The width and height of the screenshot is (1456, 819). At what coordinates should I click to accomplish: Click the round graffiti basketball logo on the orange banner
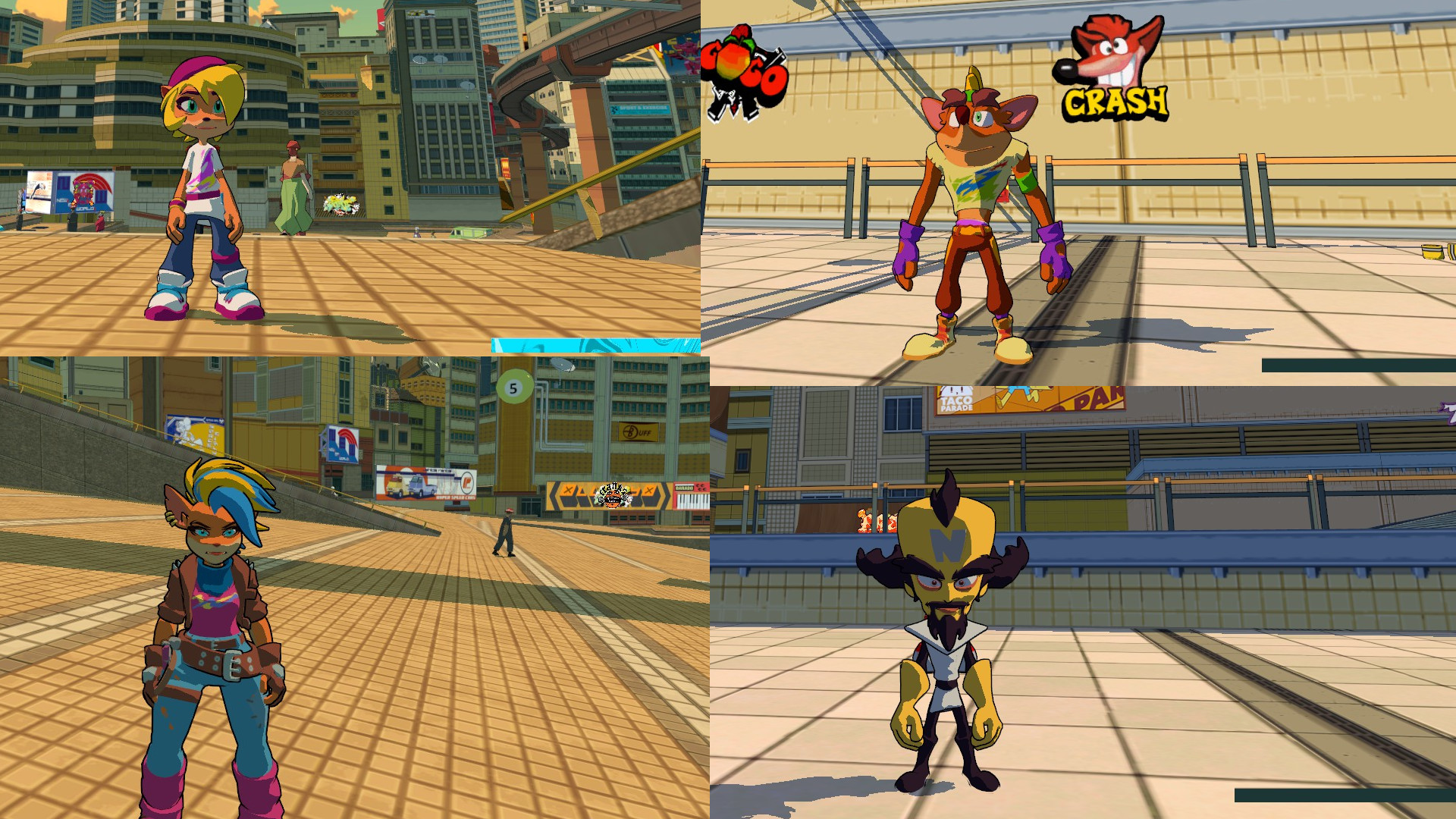(613, 499)
